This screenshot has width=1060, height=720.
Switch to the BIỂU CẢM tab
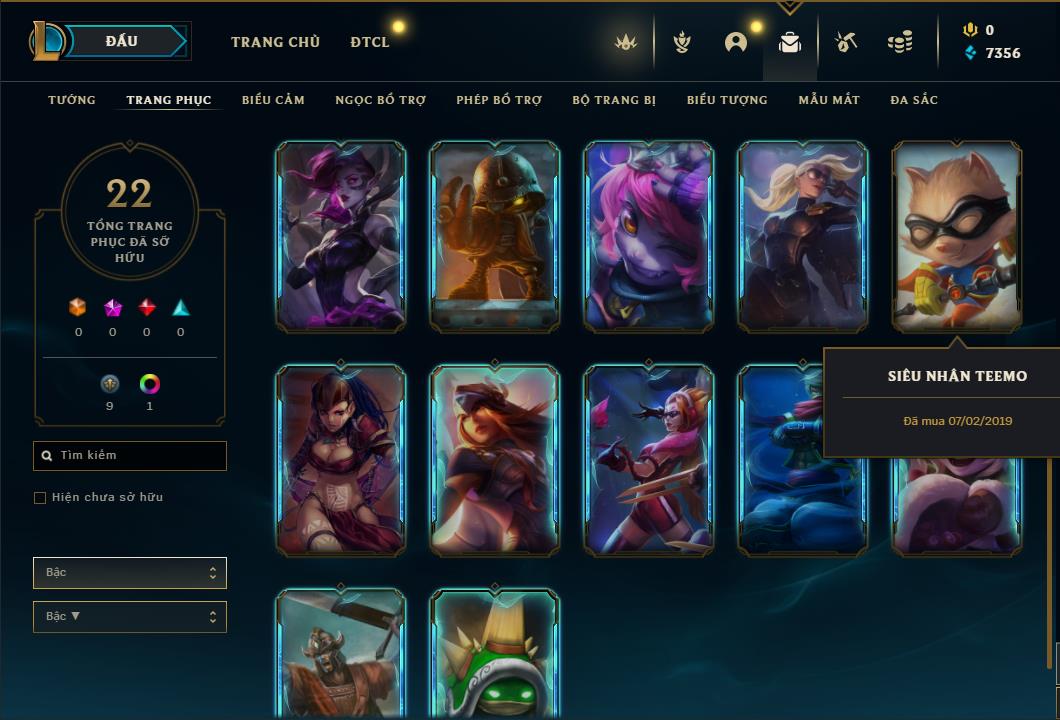click(273, 100)
